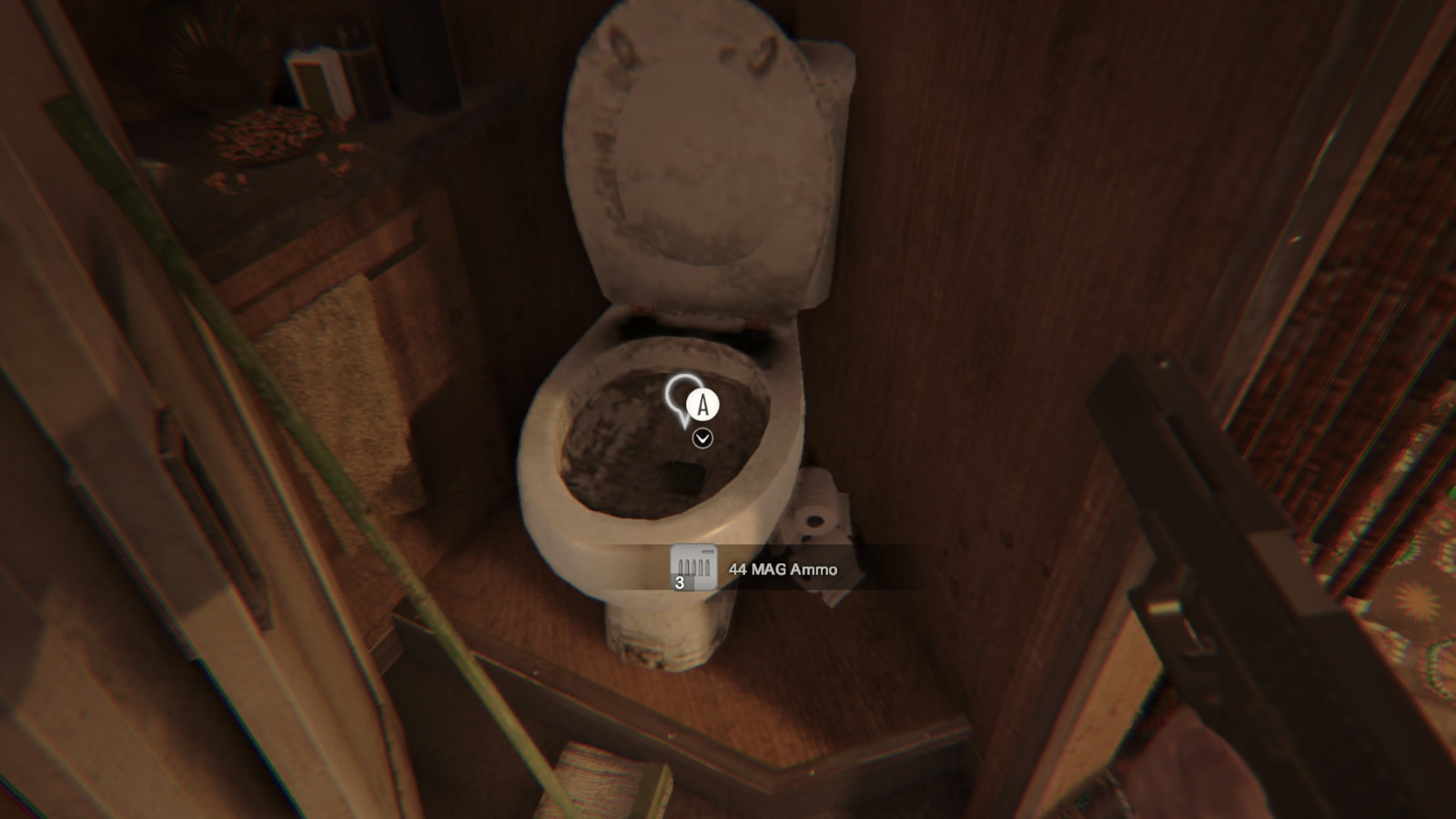The height and width of the screenshot is (819, 1456).
Task: Click the small down-chevron indicator
Action: click(703, 439)
